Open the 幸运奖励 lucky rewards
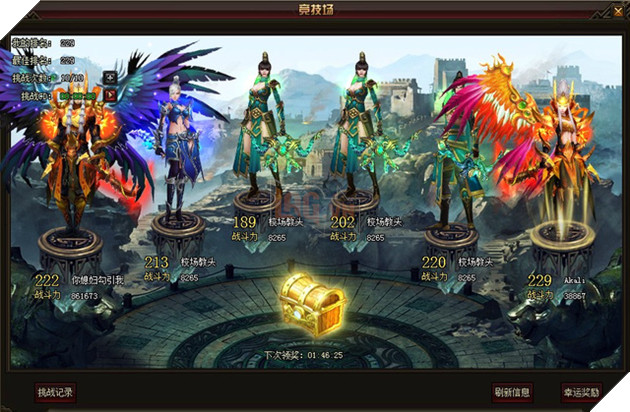The width and height of the screenshot is (630, 412). (581, 391)
